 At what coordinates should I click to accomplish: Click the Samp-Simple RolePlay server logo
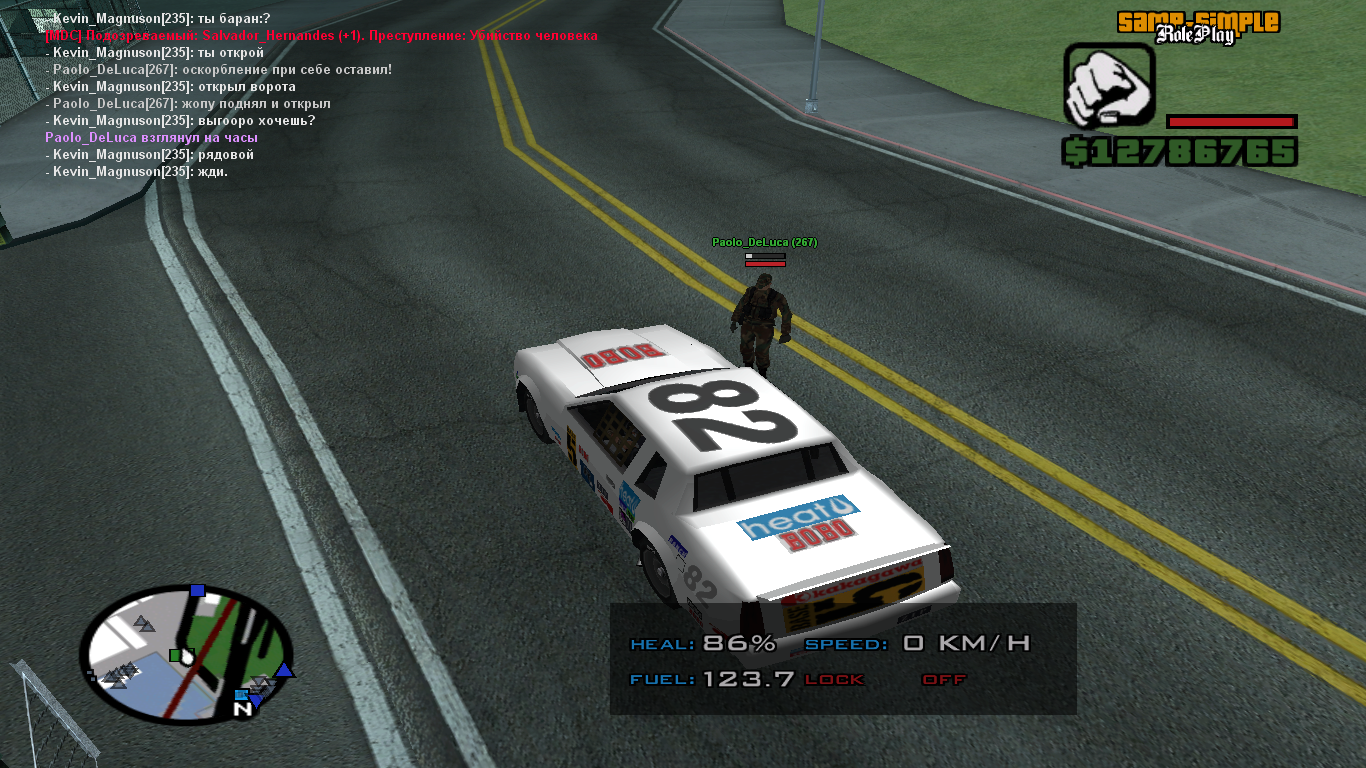(1197, 27)
